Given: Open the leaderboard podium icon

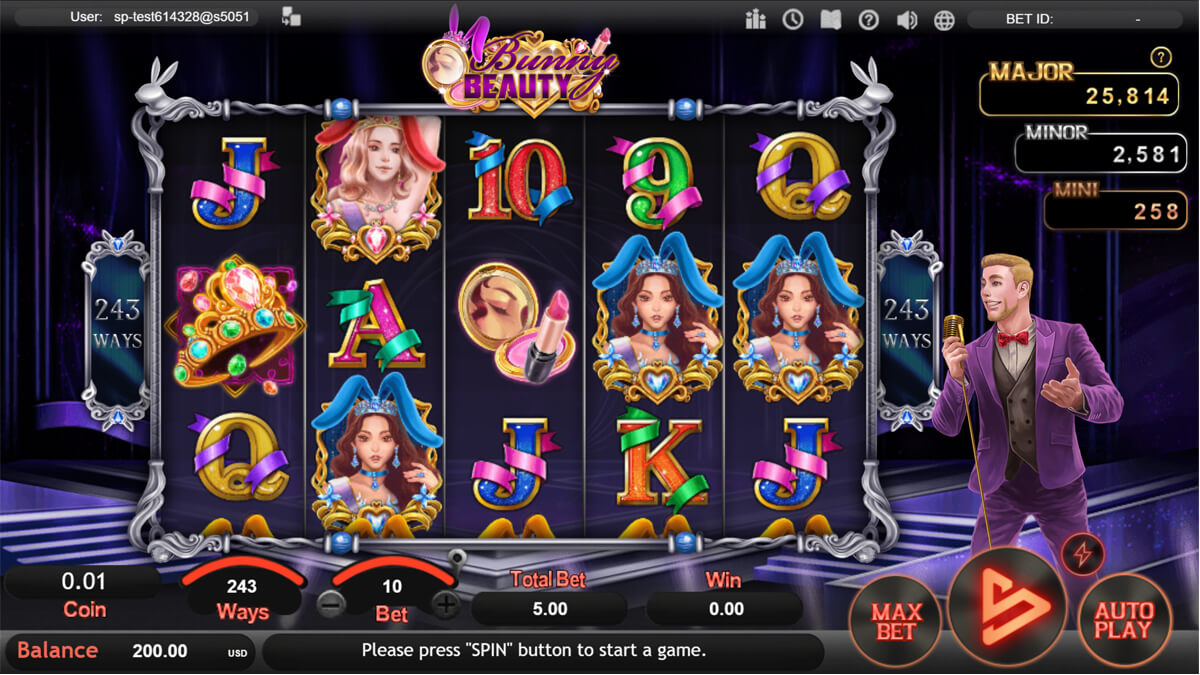Looking at the screenshot, I should click(x=755, y=19).
